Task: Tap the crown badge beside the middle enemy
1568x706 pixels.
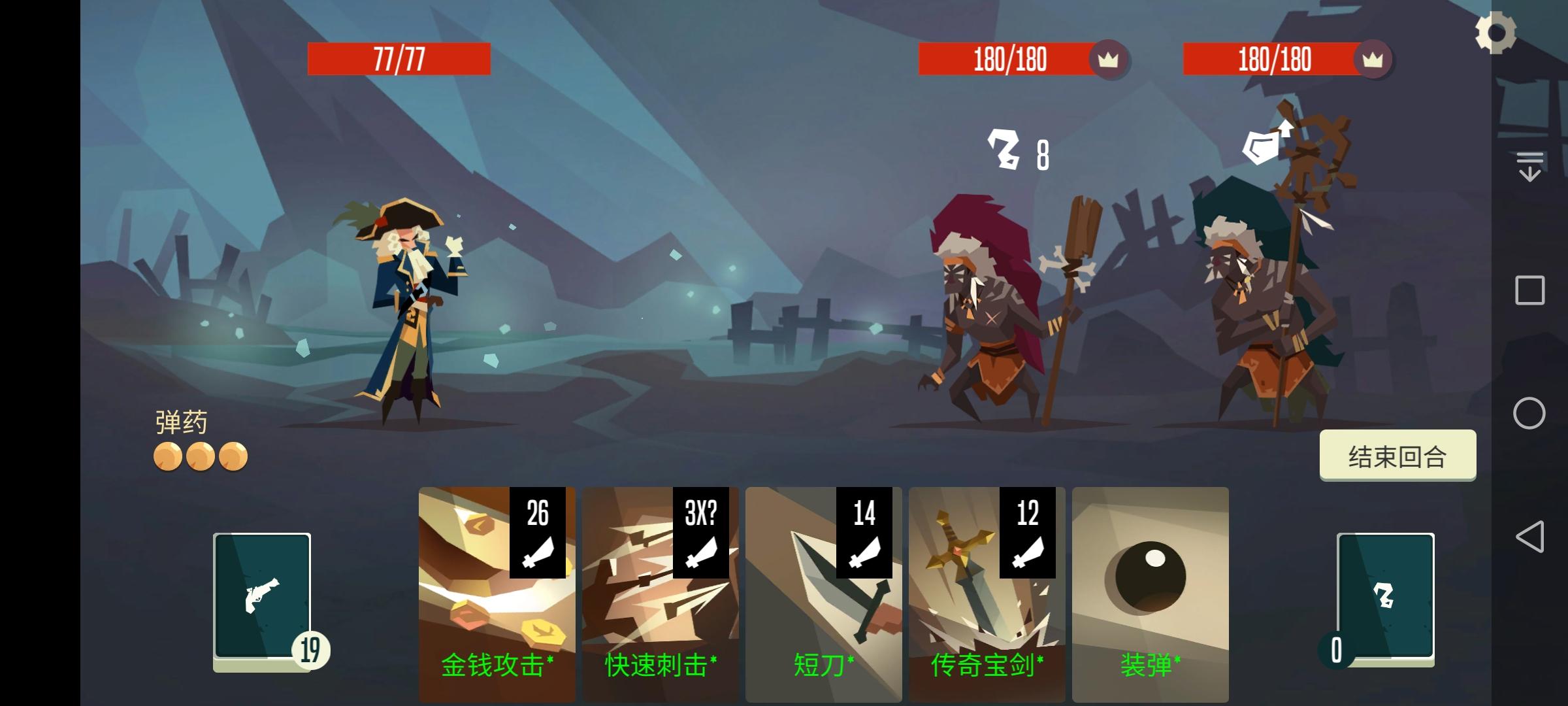Action: click(x=1109, y=59)
